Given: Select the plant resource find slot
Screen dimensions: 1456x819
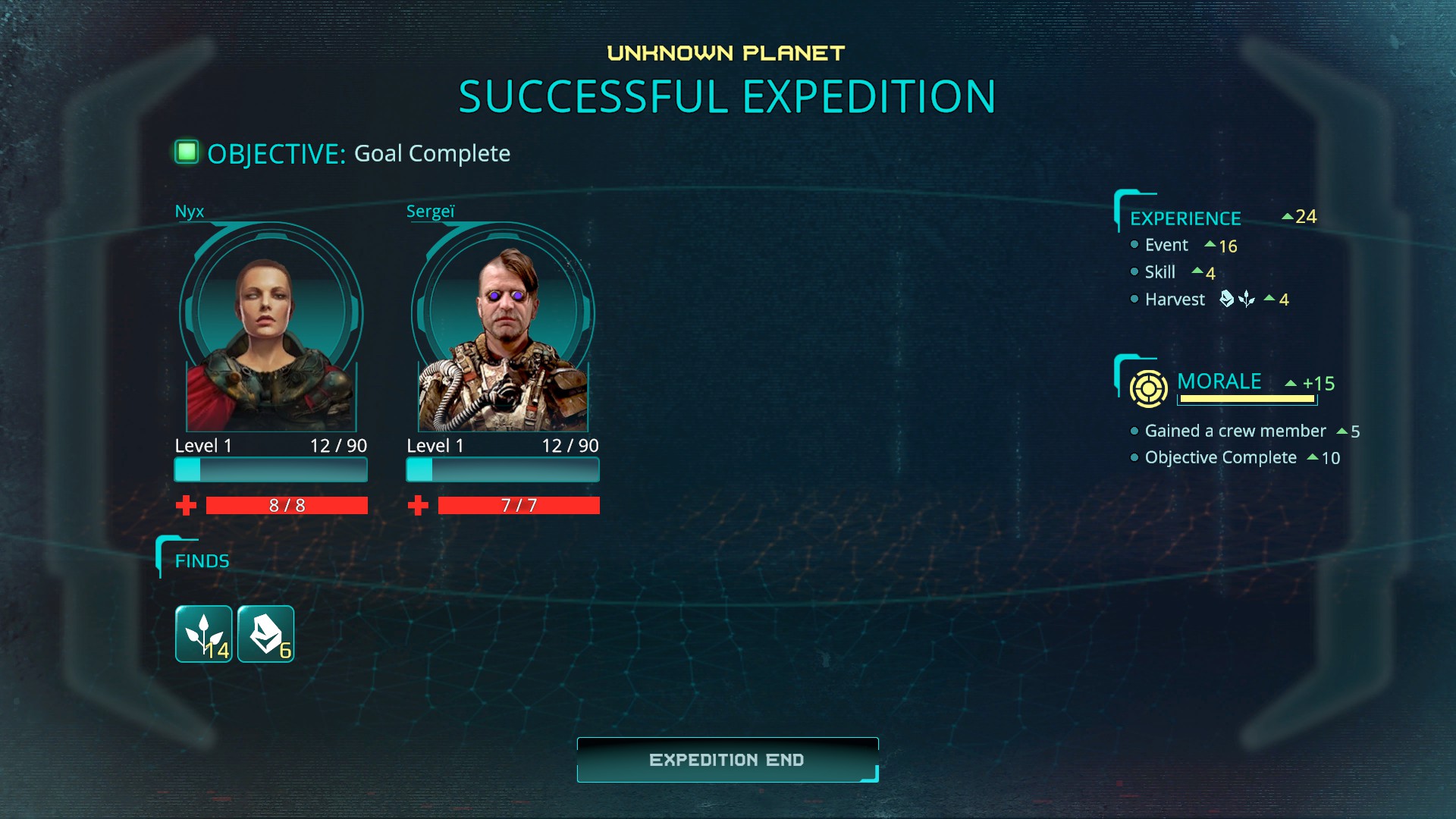Looking at the screenshot, I should 204,634.
